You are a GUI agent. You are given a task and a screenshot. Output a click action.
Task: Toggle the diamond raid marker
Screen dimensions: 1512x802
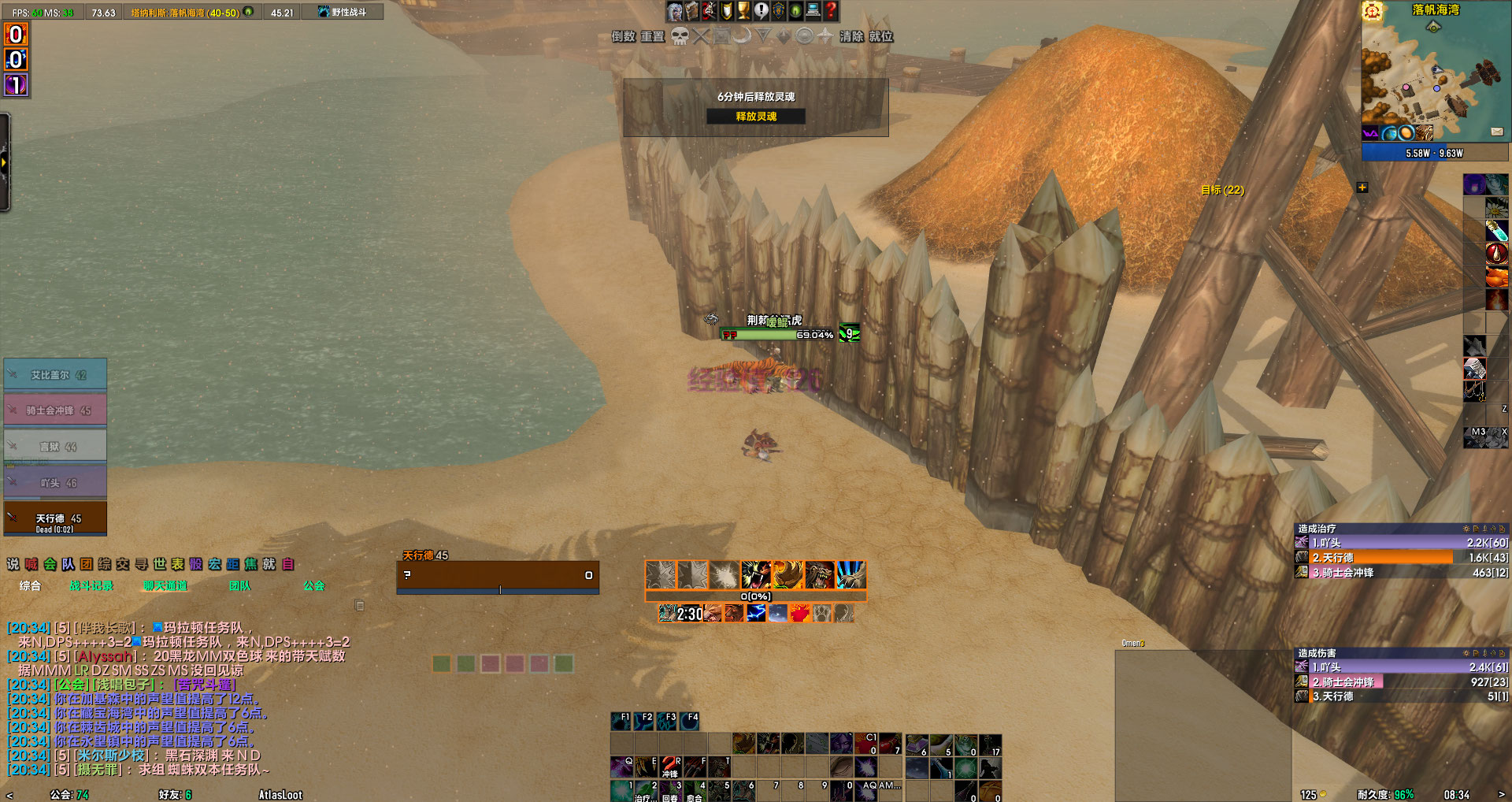click(x=784, y=35)
